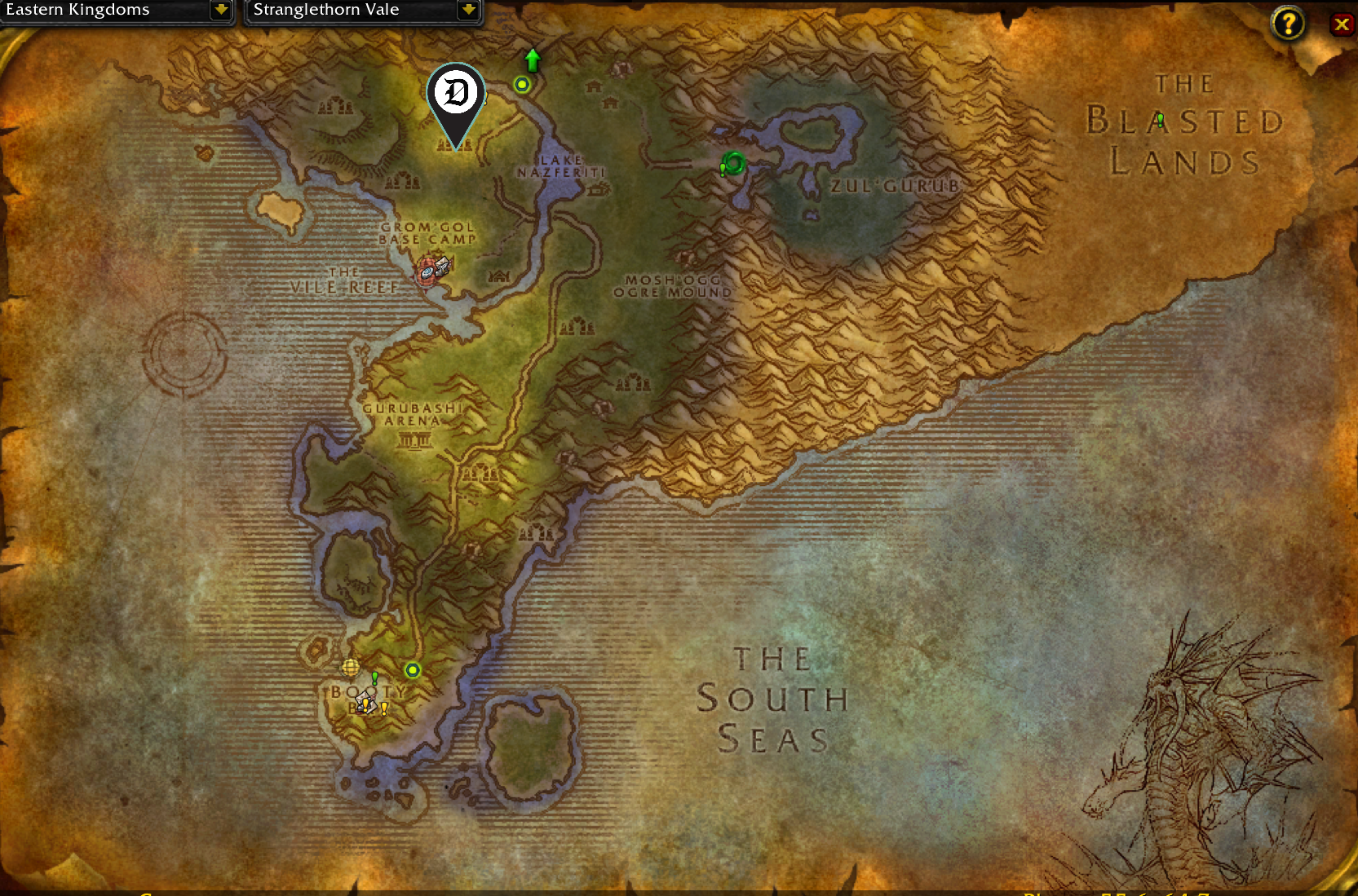The height and width of the screenshot is (896, 1358).
Task: Click the glowing yellow circle east of Booty Bay
Action: tap(413, 669)
